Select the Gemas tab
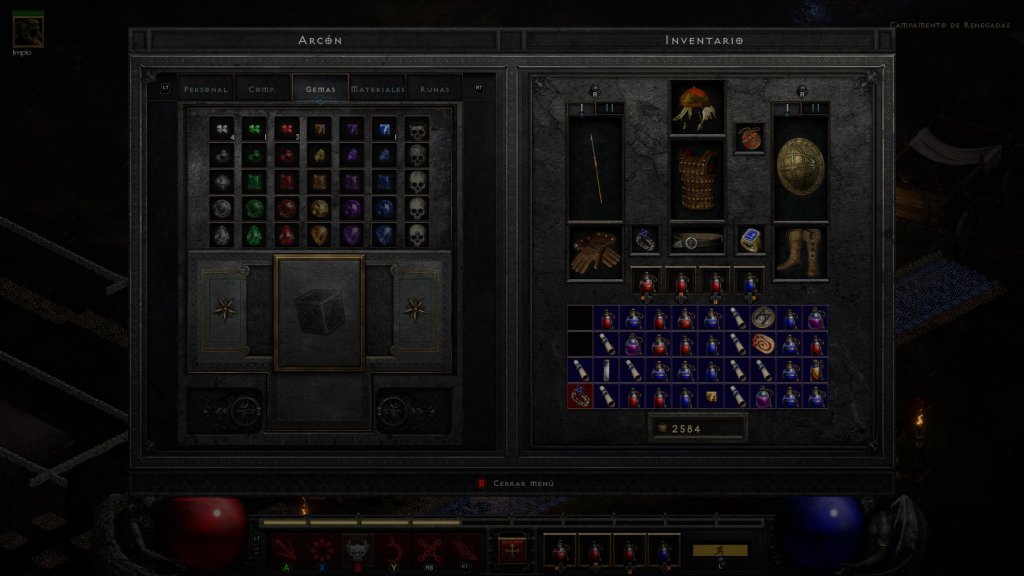 [321, 89]
